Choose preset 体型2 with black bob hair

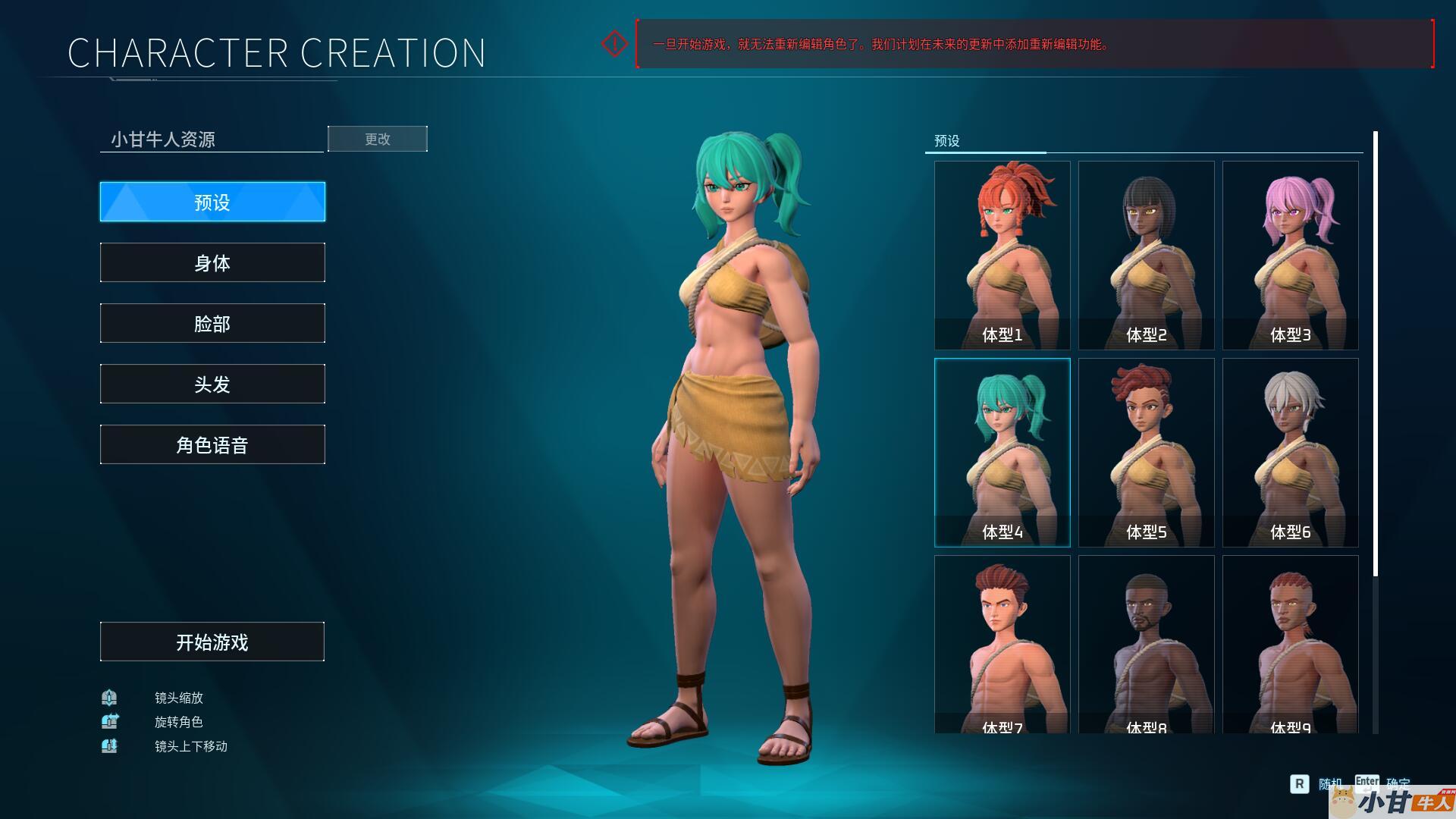pyautogui.click(x=1146, y=255)
